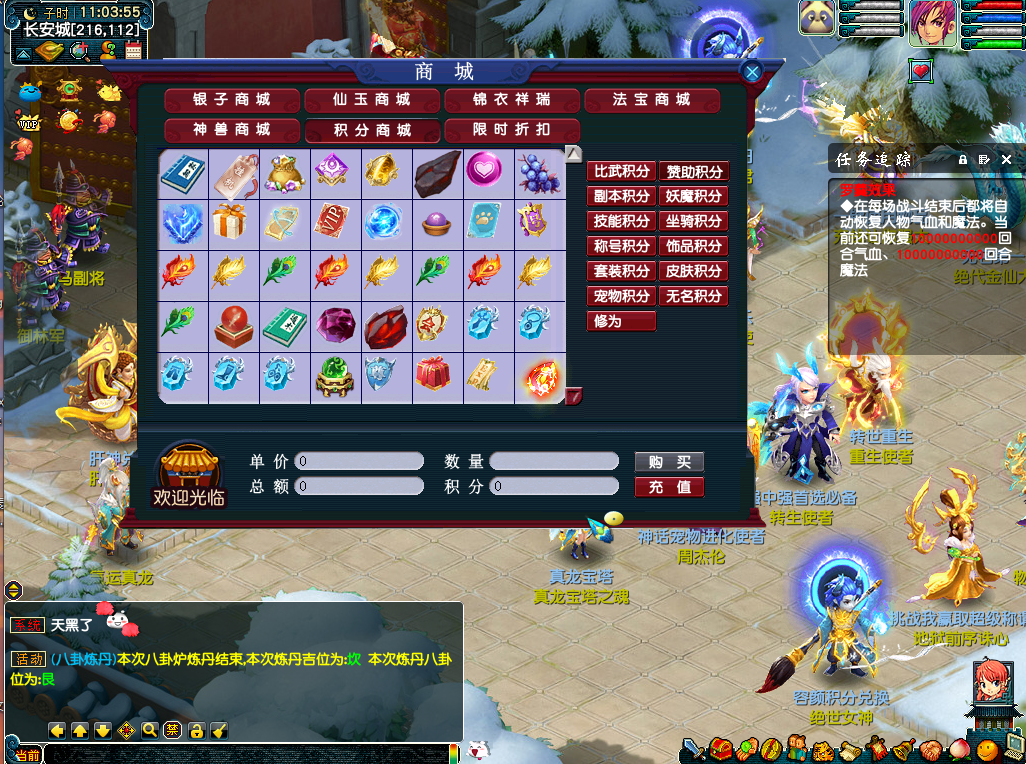Select the blue book item slot
1026x764 pixels.
(183, 174)
